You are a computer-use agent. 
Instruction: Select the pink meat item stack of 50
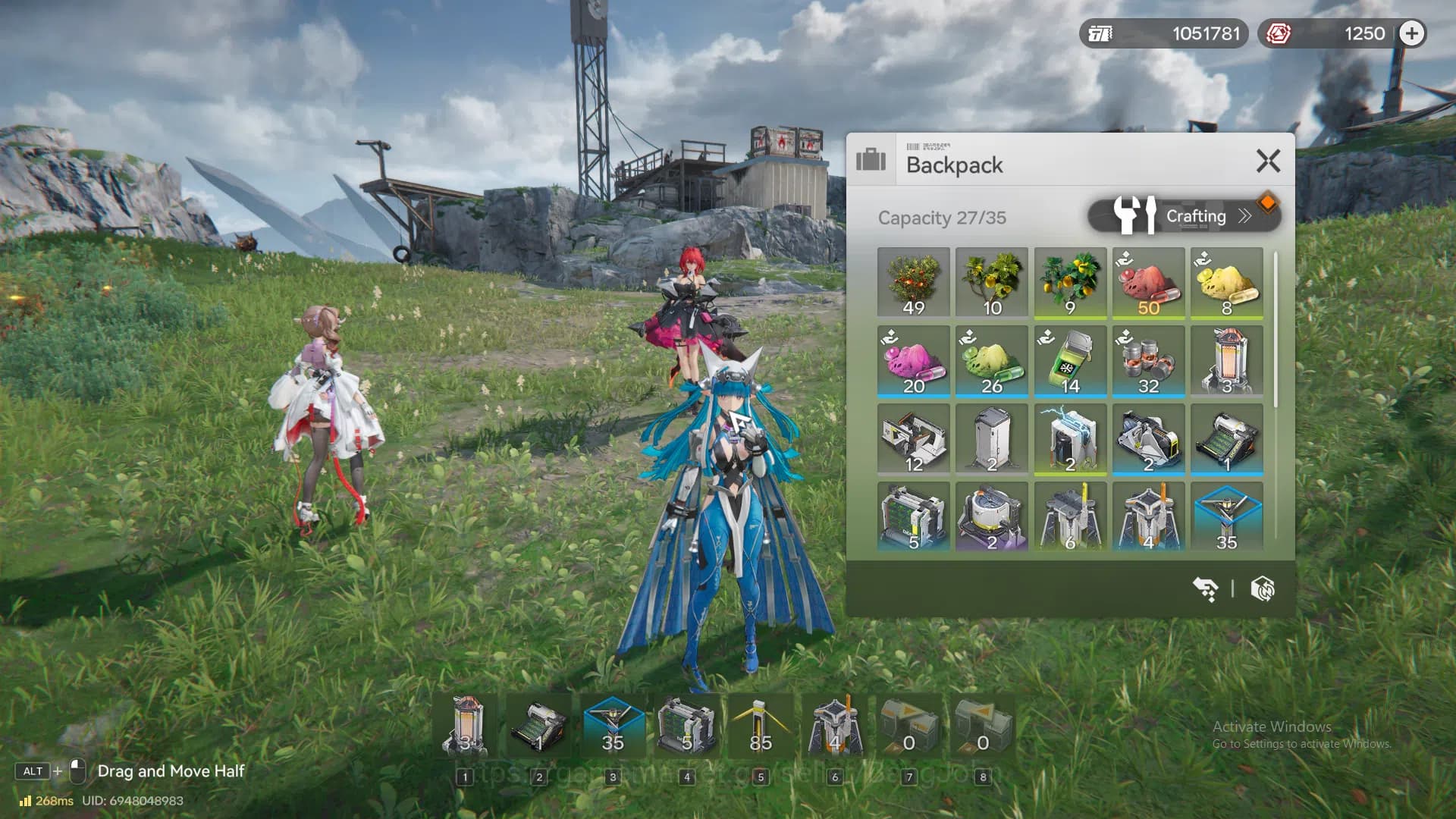coord(1148,283)
